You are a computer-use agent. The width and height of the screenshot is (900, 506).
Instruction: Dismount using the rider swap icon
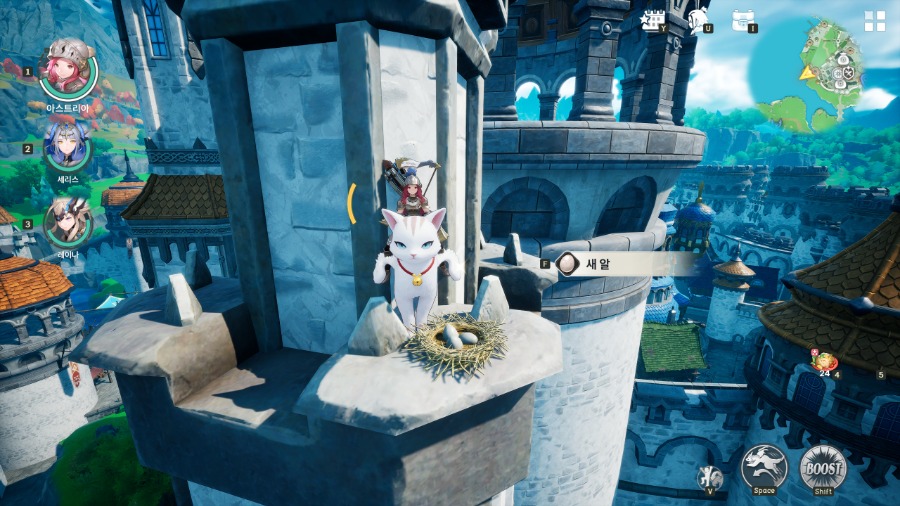point(710,476)
